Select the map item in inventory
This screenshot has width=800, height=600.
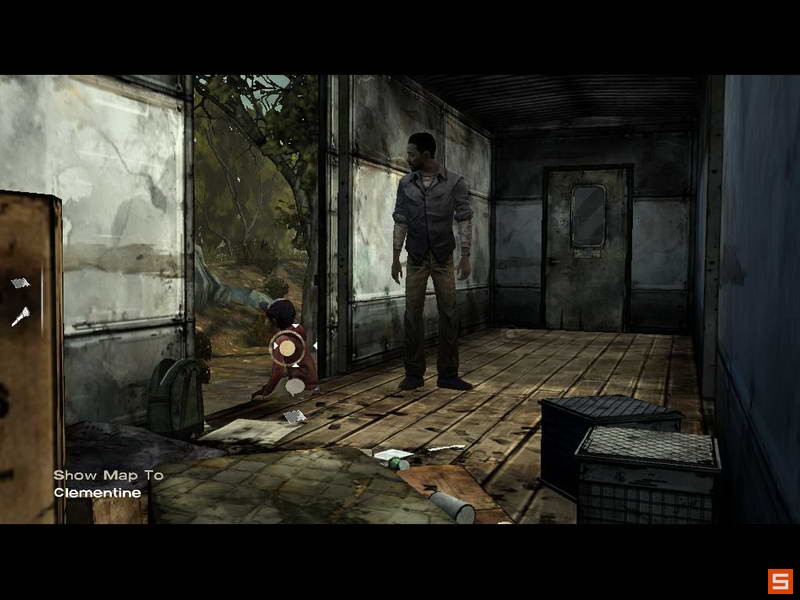point(20,284)
